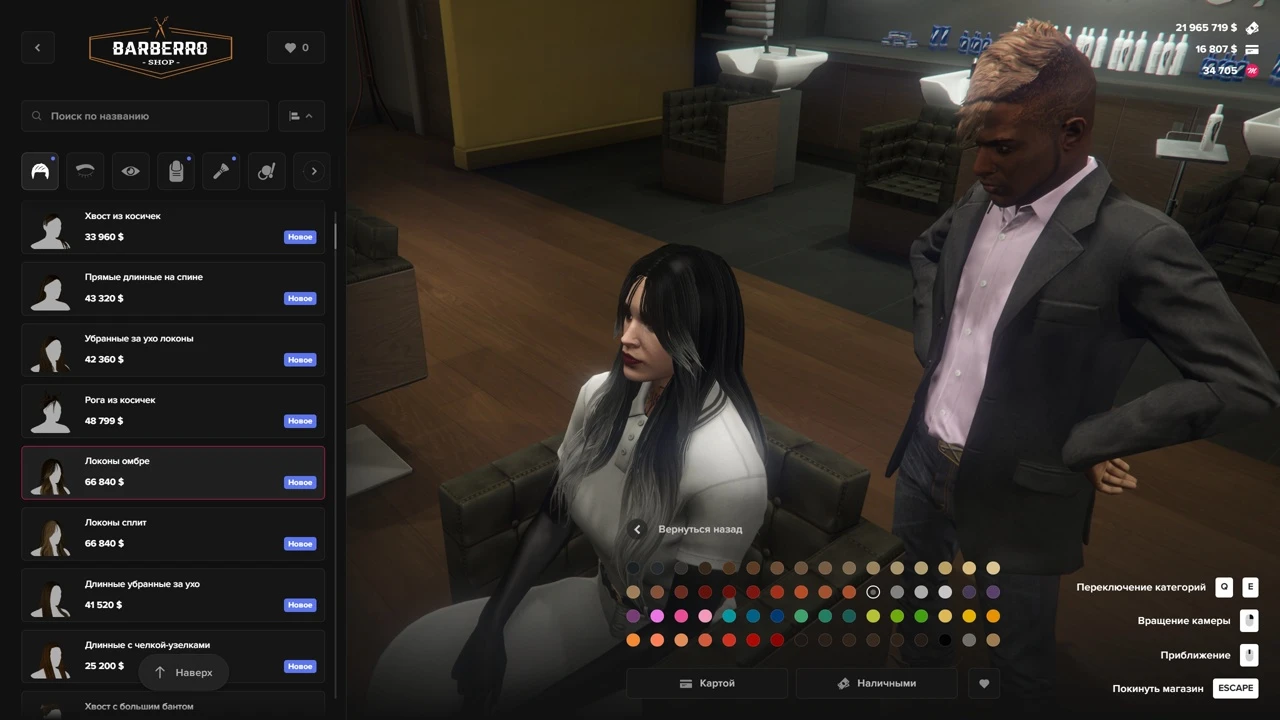Select the Длинные убранные за ухо hairstyle
Viewport: 1280px width, 720px height.
tap(173, 595)
